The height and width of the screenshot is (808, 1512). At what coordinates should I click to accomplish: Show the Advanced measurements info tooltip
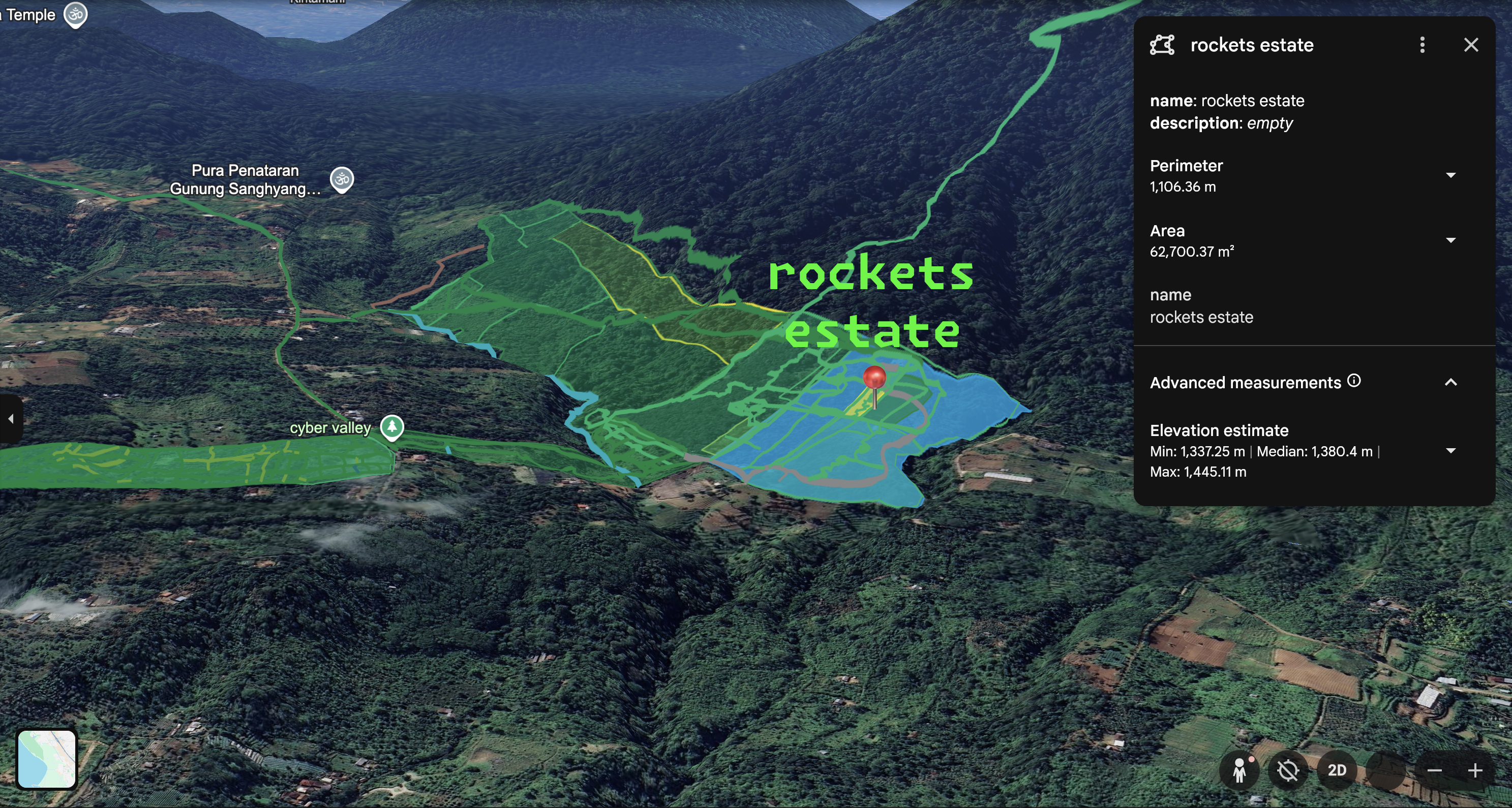click(1353, 381)
